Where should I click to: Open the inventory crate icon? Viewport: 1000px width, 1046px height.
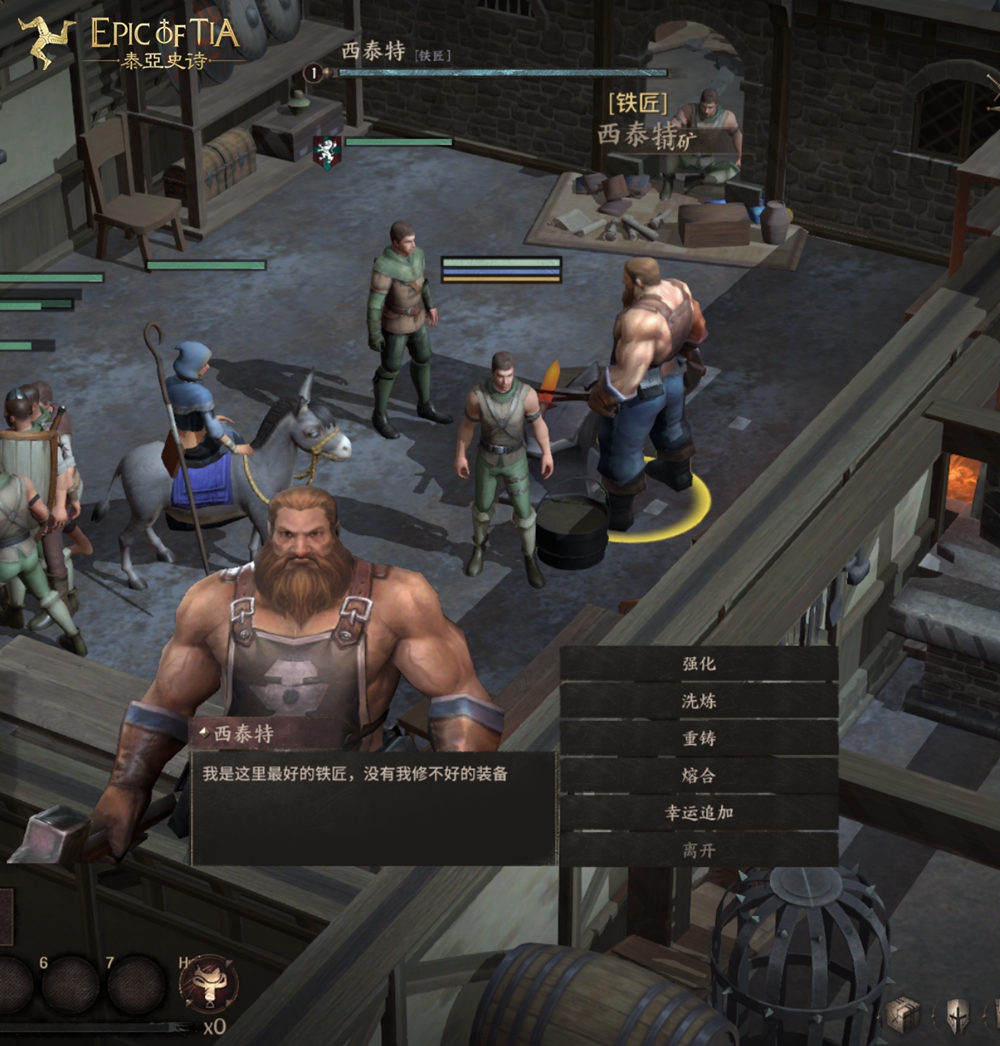[x=902, y=1015]
